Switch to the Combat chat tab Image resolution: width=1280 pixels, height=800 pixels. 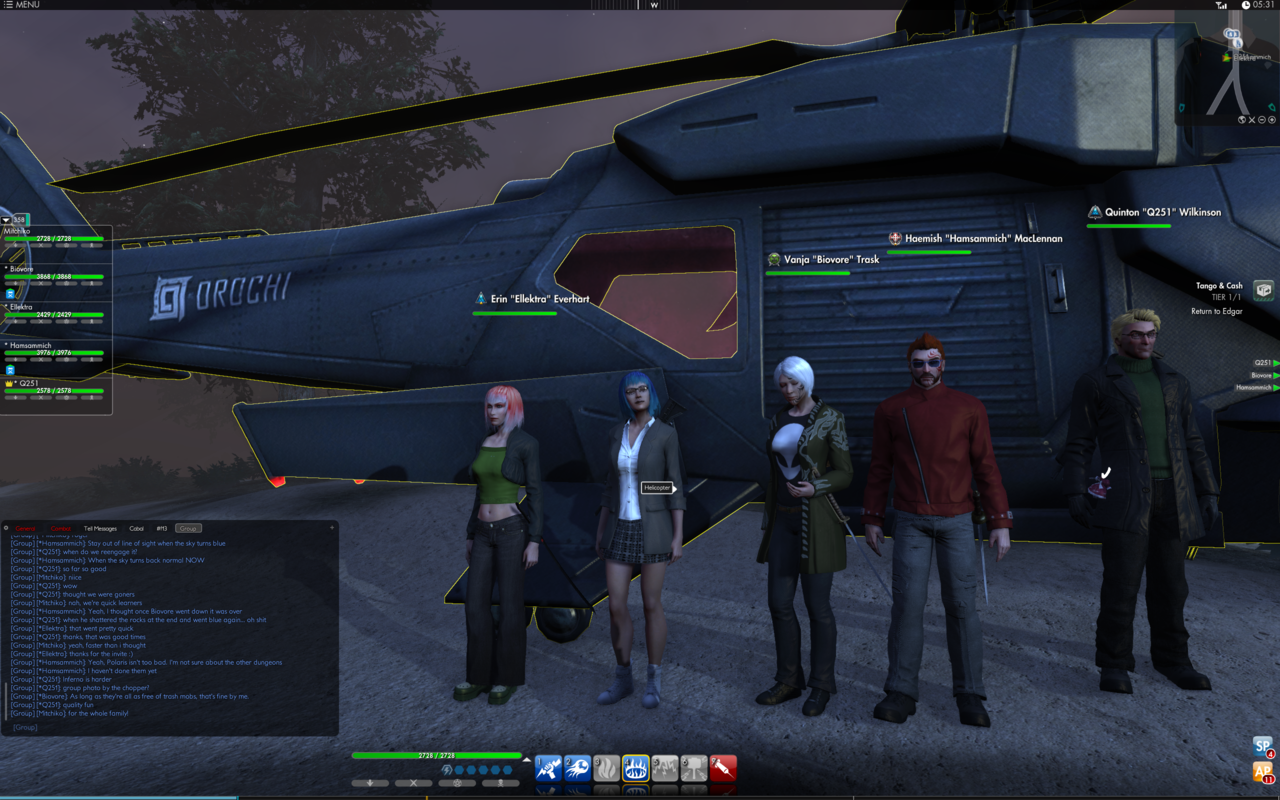(x=61, y=528)
